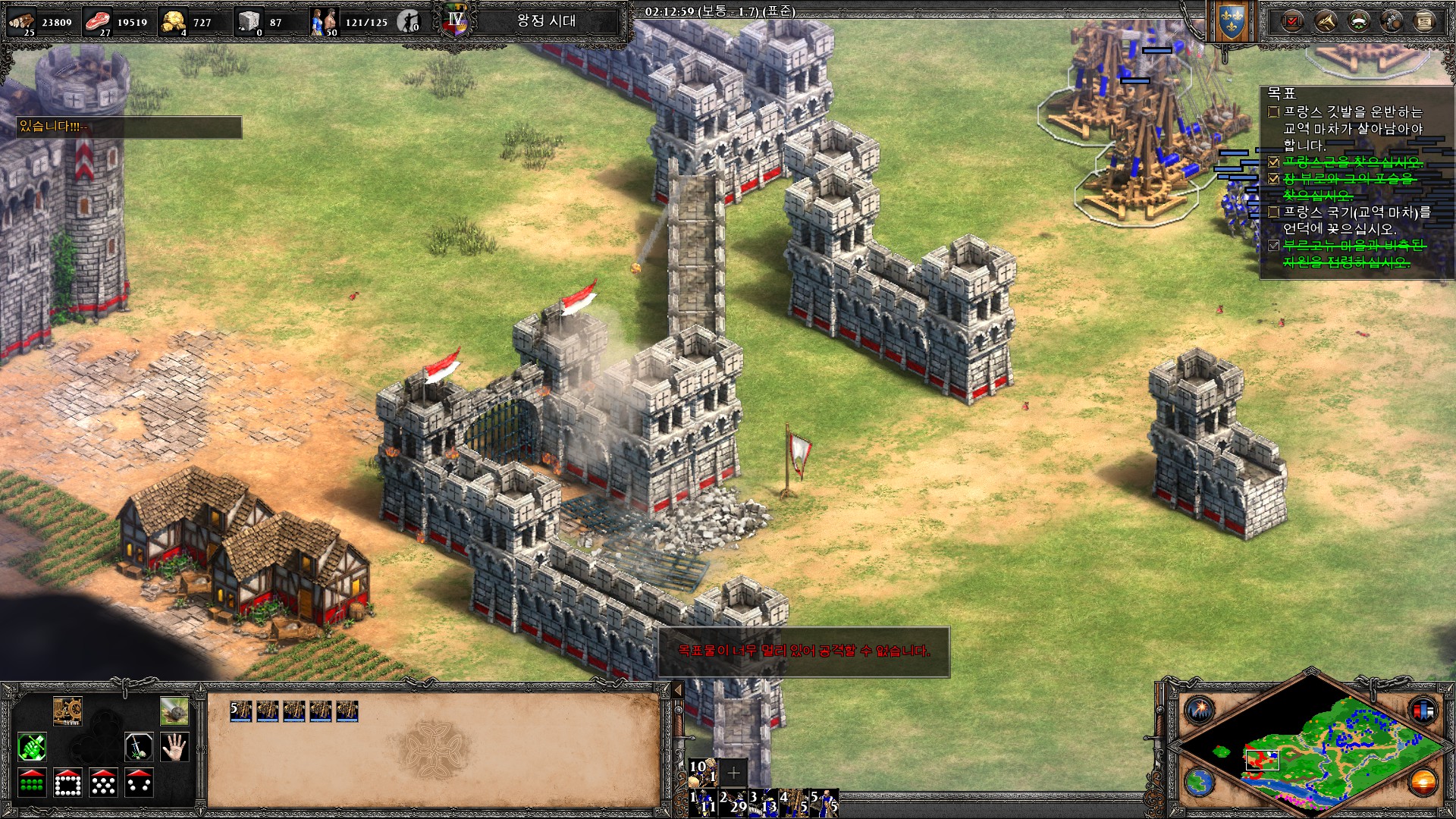
Task: Toggle minimap player colors ribbons button
Action: pyautogui.click(x=1423, y=711)
